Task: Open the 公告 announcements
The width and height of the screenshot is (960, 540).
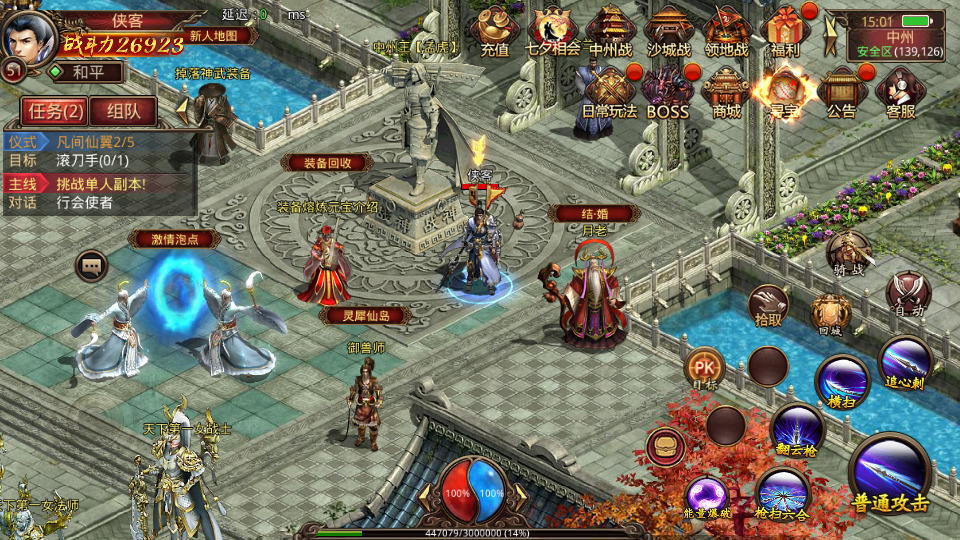Action: [x=841, y=92]
